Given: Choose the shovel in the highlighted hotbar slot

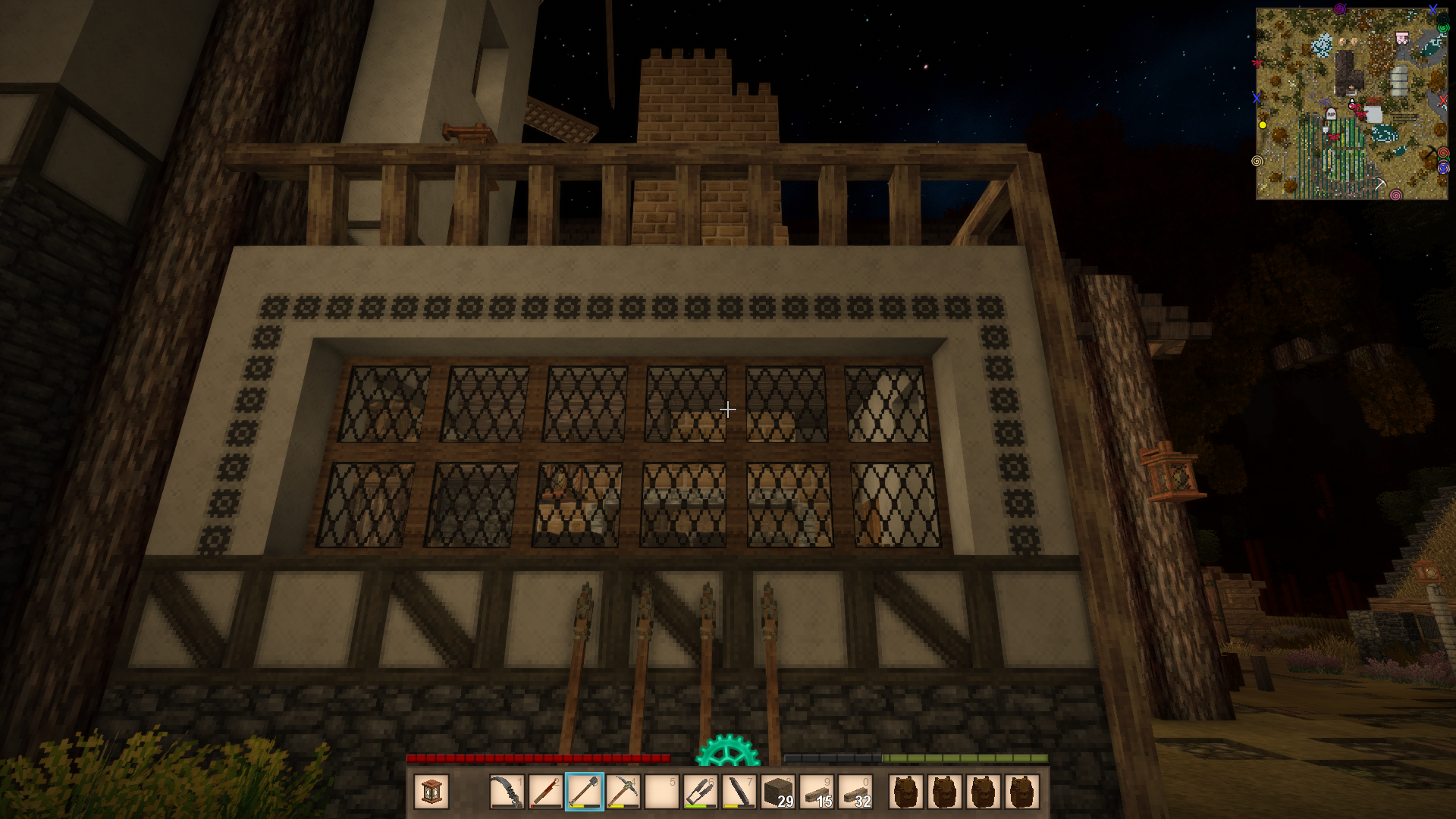Looking at the screenshot, I should click(x=584, y=792).
